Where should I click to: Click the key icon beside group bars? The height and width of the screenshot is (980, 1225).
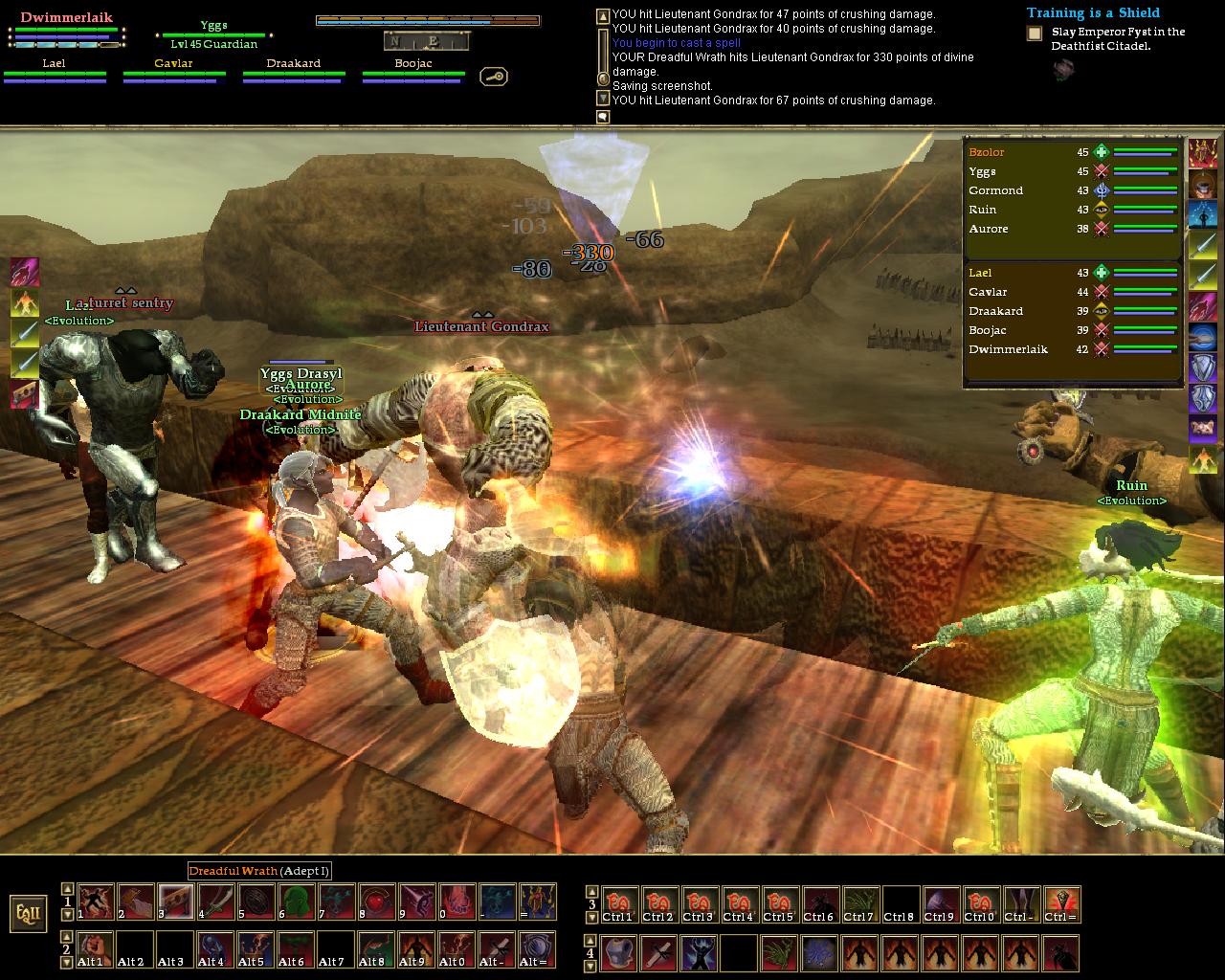coord(494,77)
